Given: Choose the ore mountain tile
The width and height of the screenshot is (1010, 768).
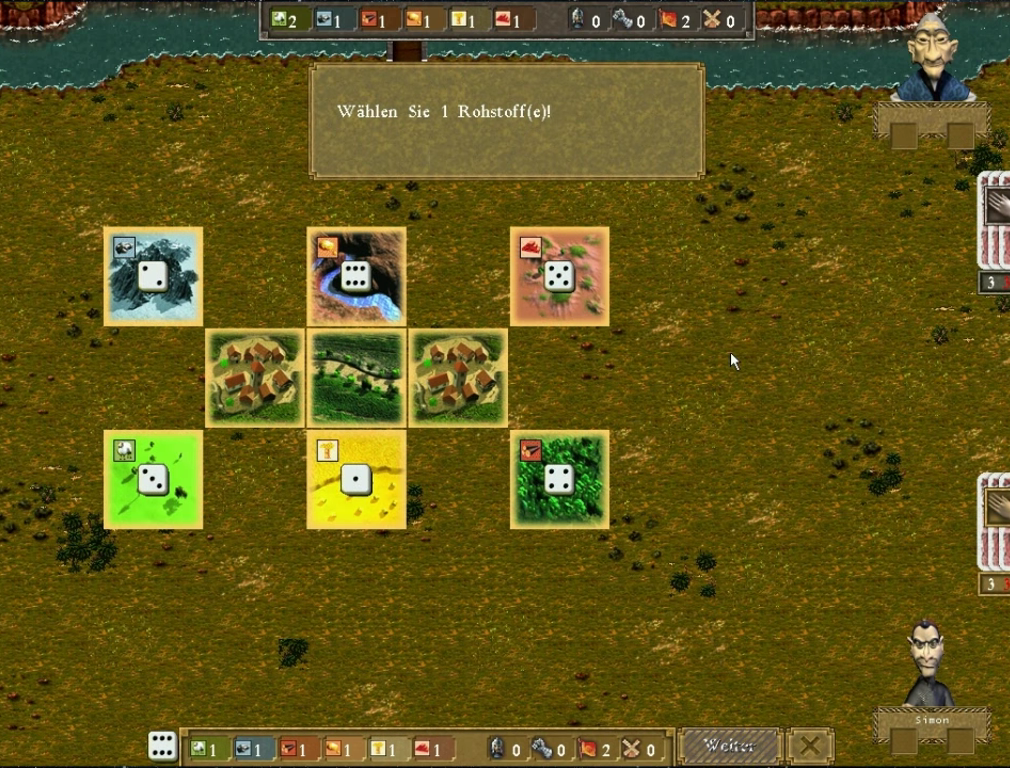Looking at the screenshot, I should pos(153,276).
